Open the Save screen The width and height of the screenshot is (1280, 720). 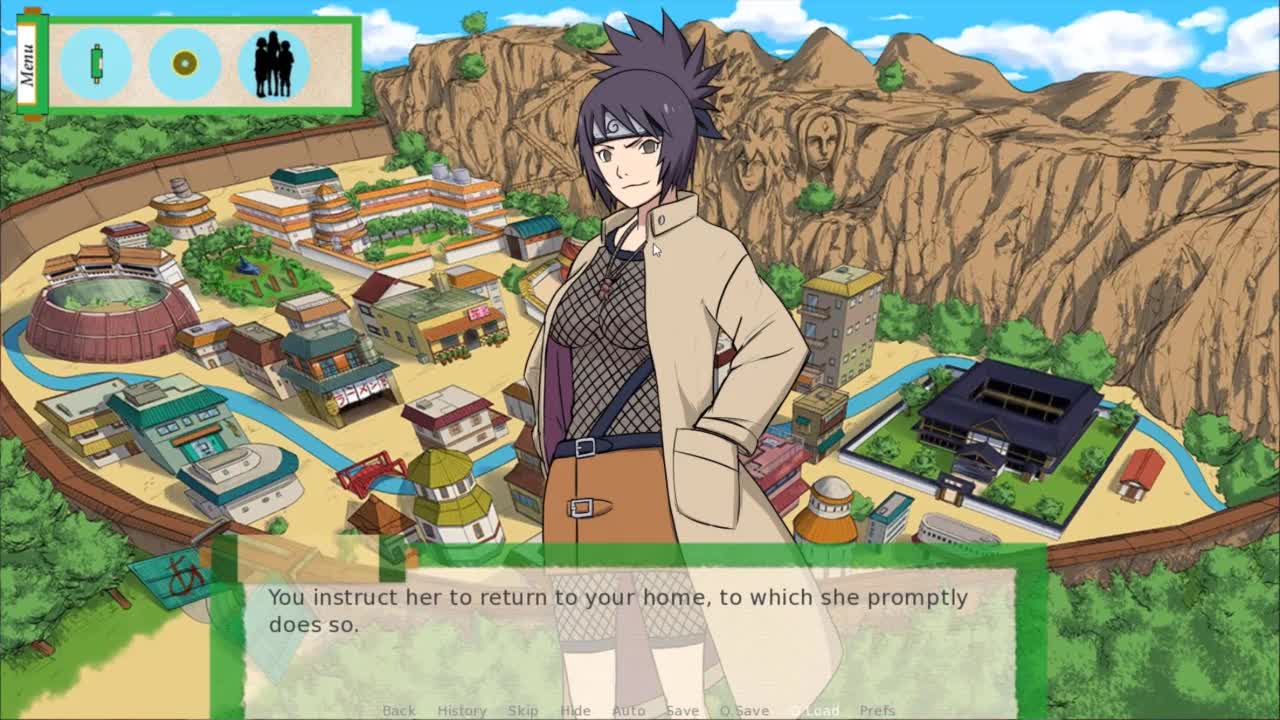point(682,711)
